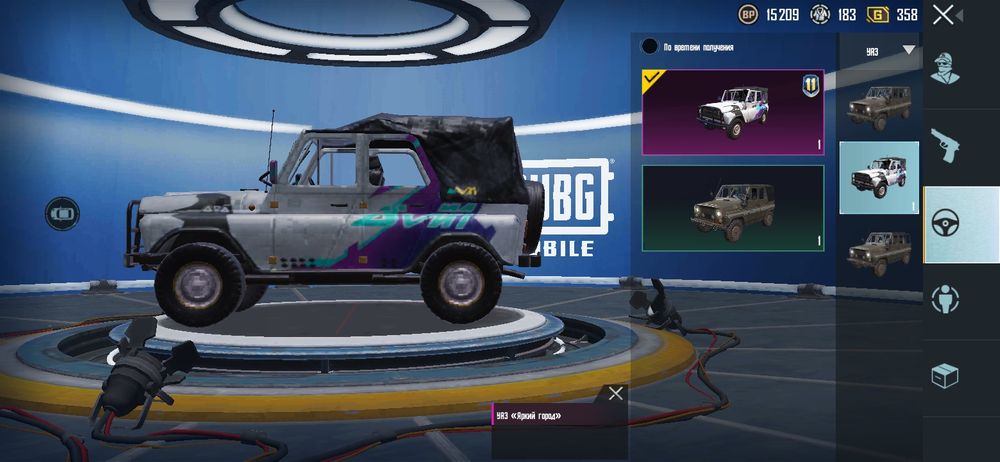Close the inventory screen with the X
The image size is (1000, 462).
coord(943,14)
